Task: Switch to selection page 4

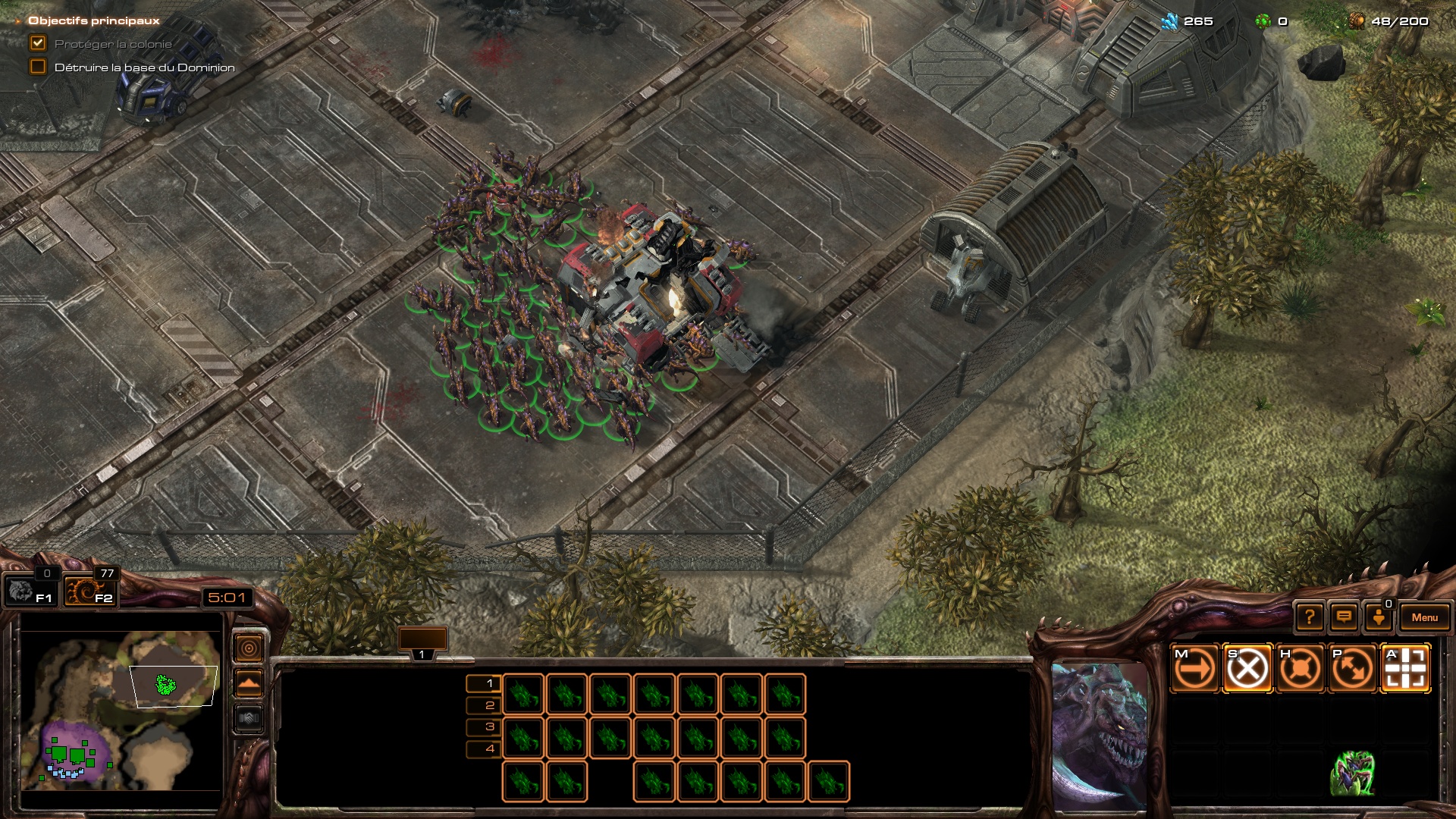Action: (484, 749)
